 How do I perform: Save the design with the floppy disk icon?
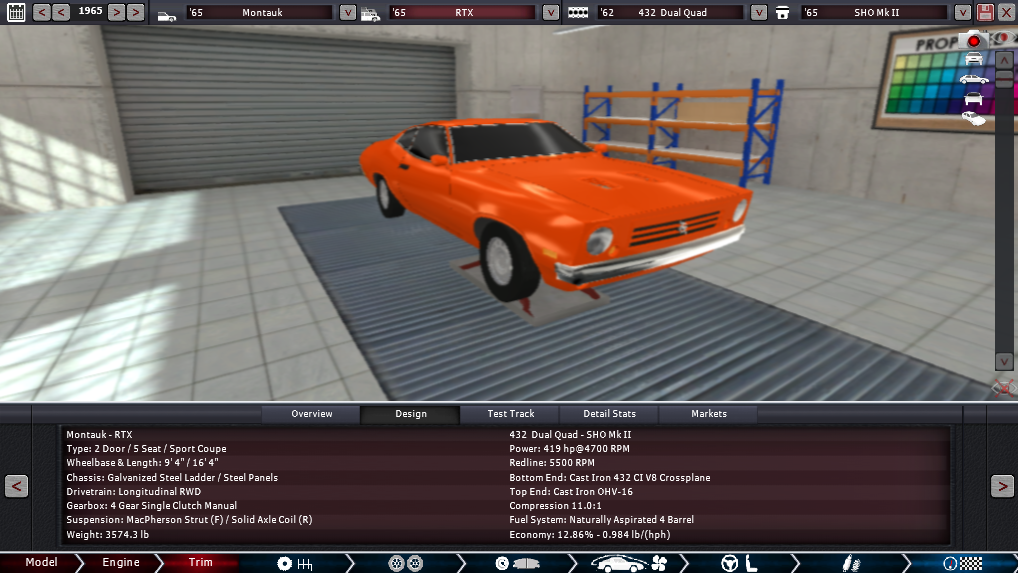[985, 13]
